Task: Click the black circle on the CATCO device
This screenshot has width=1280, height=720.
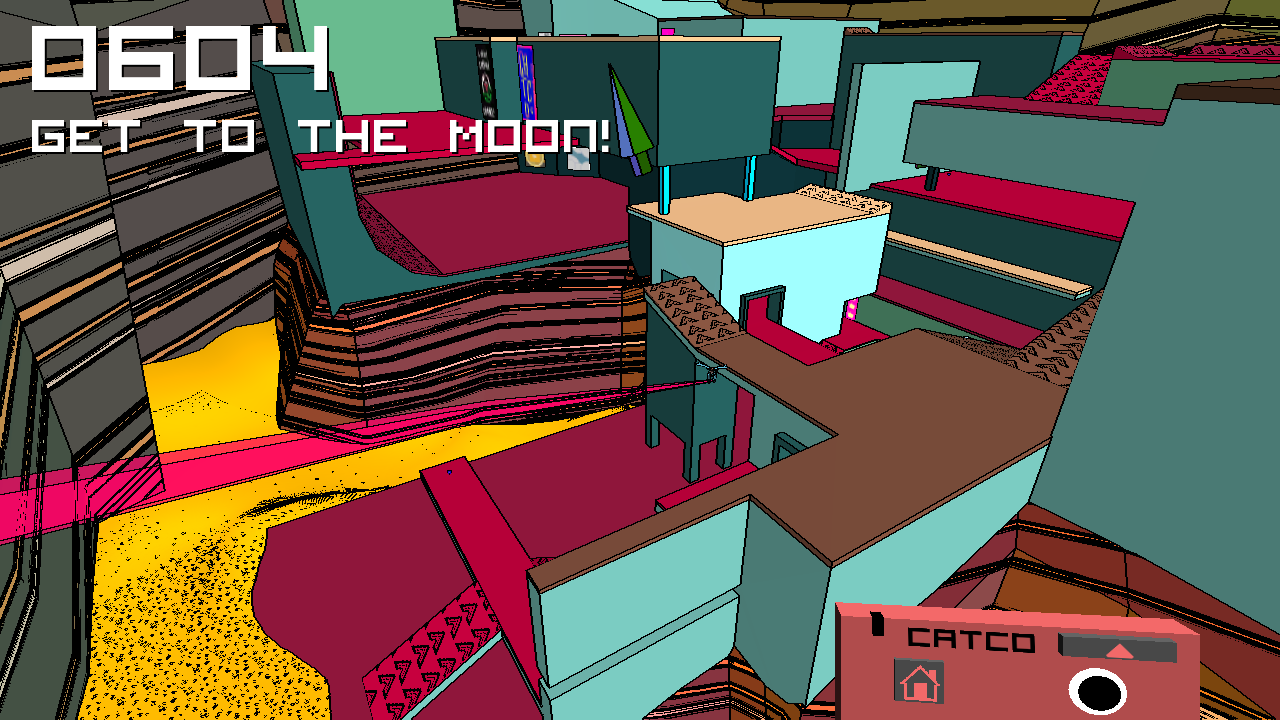Action: click(x=1097, y=692)
